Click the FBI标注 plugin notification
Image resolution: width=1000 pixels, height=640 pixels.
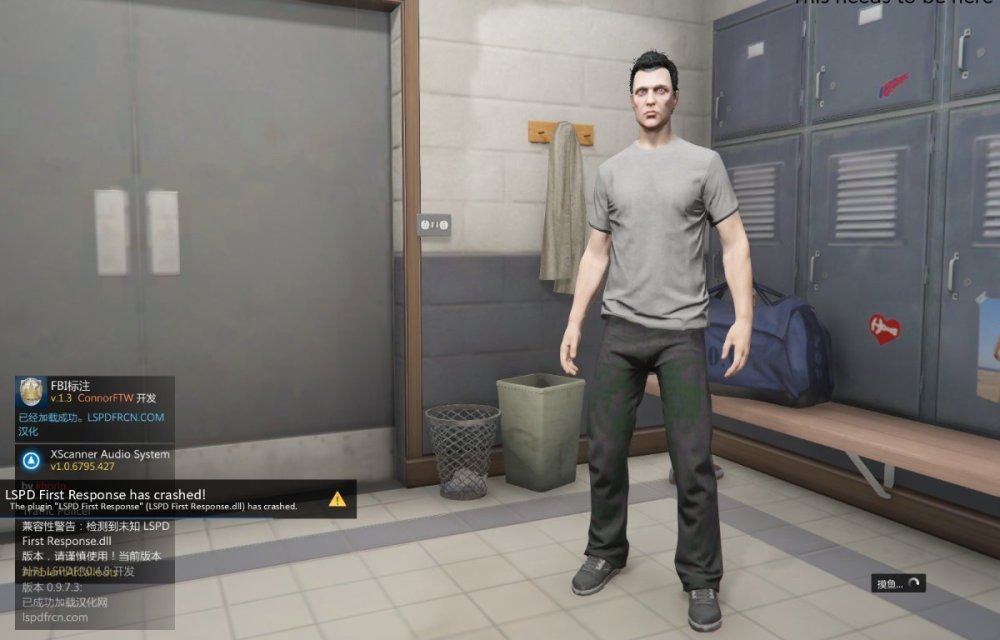95,408
